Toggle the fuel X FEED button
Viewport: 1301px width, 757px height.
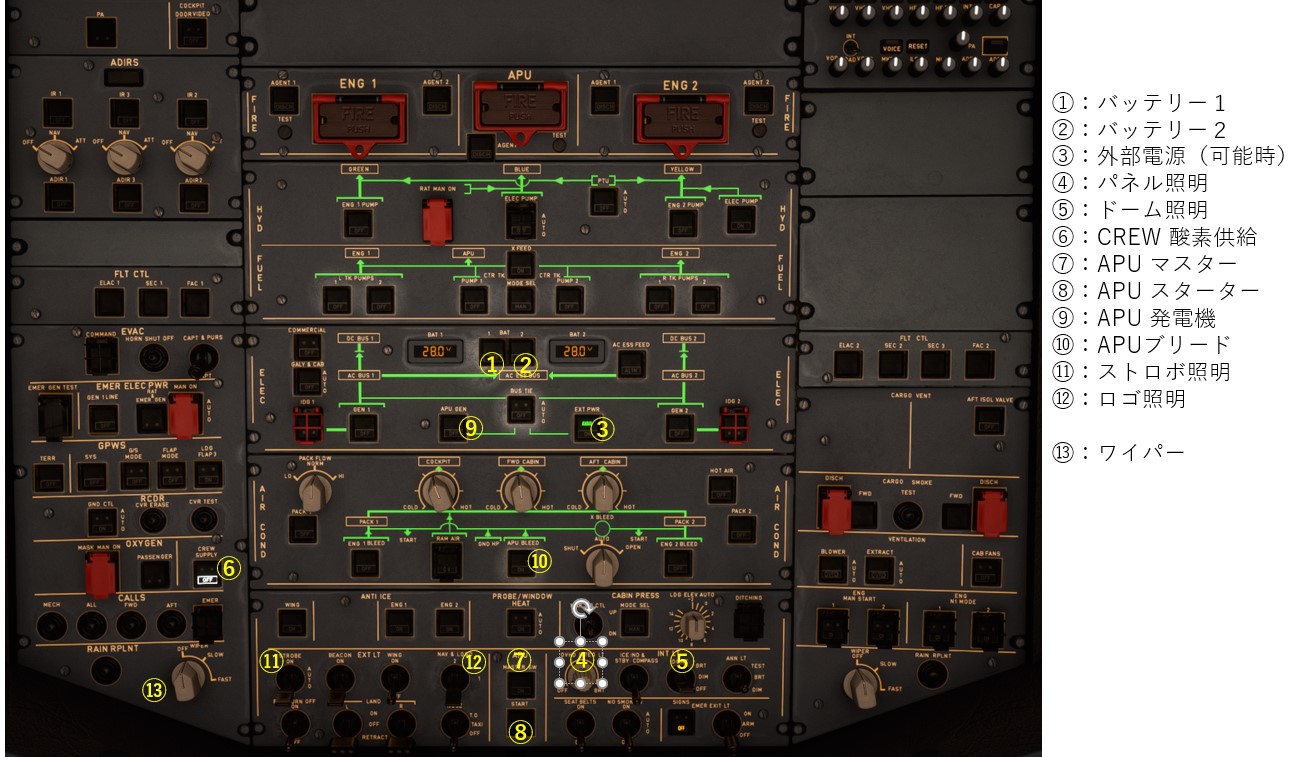519,267
